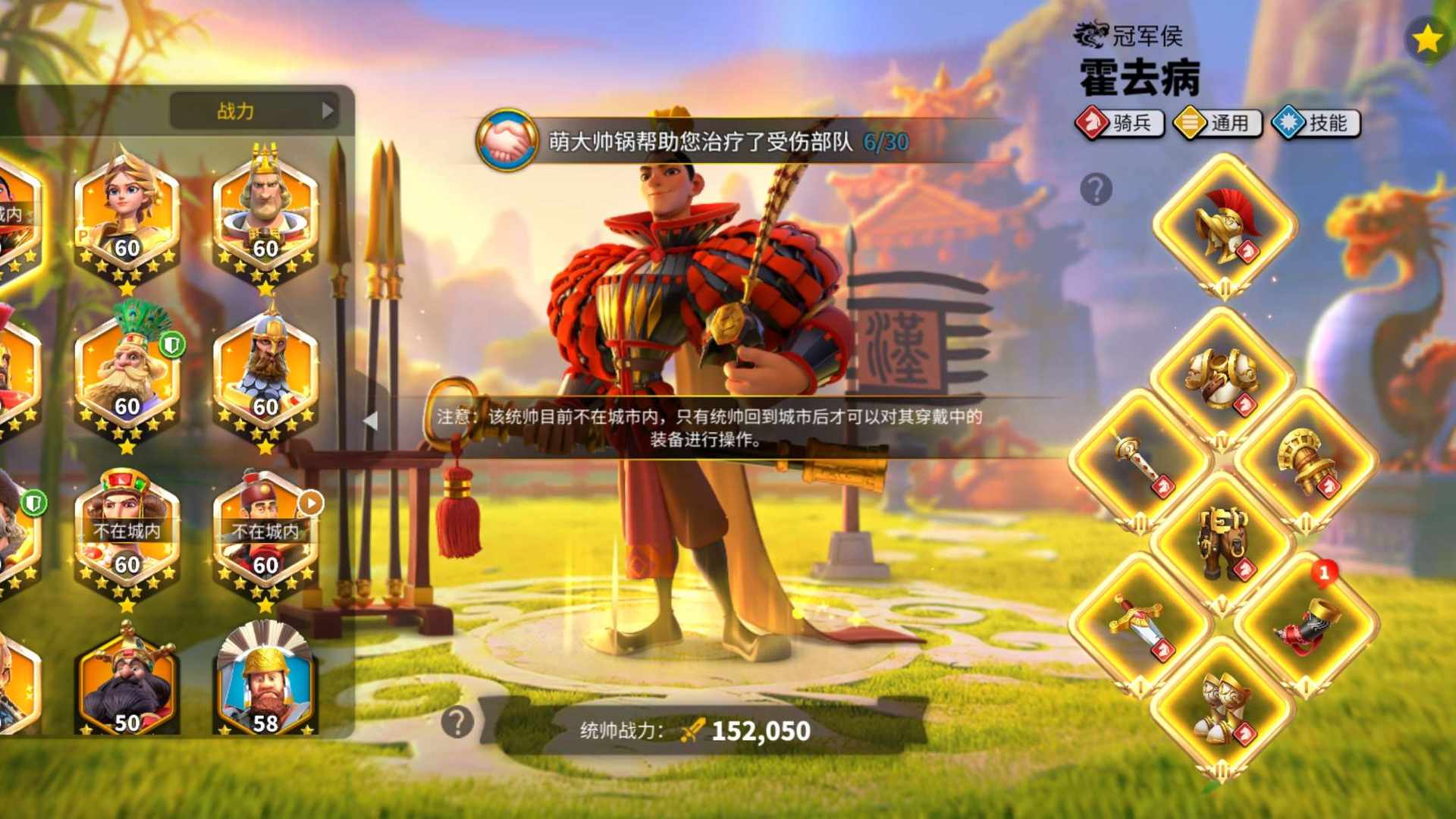The image size is (1456, 819).
Task: Select the 通用 tag
Action: [1218, 123]
